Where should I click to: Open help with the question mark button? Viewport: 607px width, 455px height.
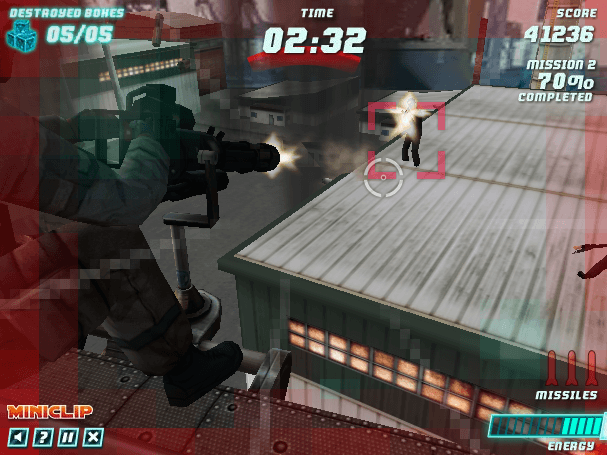43,436
